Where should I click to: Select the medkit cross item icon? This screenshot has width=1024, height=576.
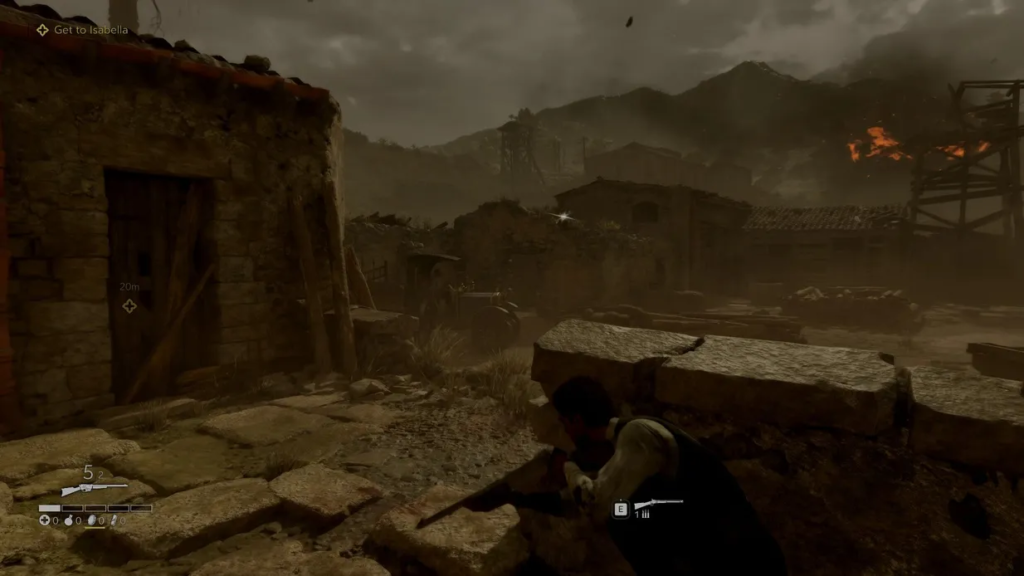(45, 520)
